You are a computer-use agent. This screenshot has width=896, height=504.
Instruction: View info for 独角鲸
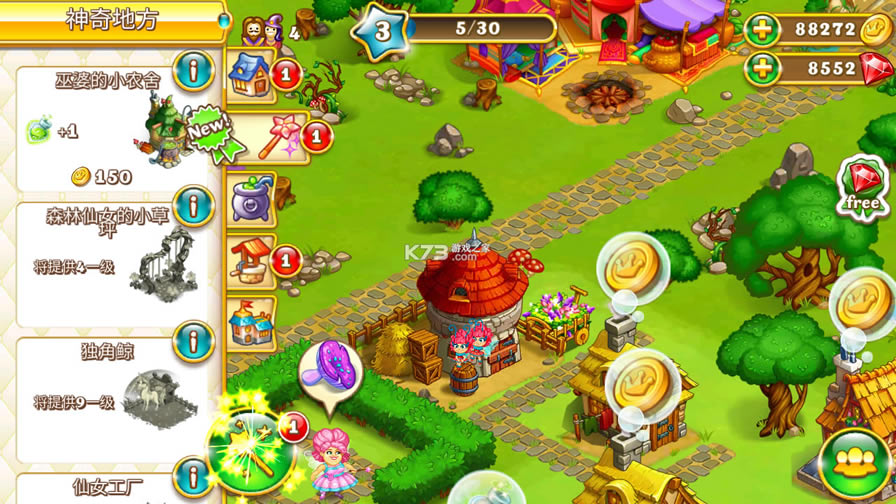[x=193, y=341]
